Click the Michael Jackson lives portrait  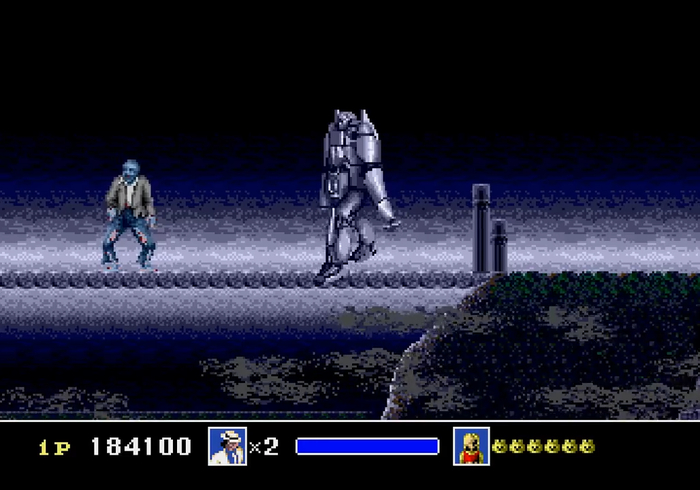tap(227, 446)
